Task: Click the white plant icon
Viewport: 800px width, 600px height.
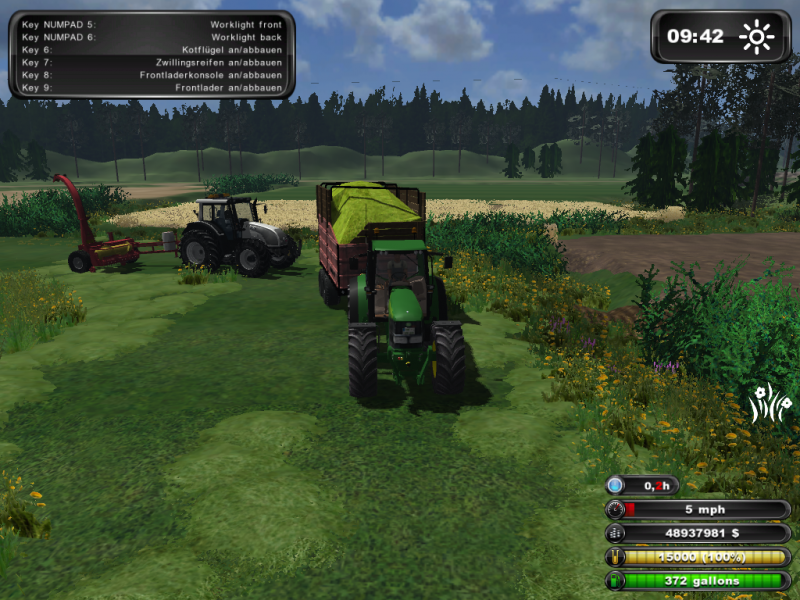Action: [x=765, y=402]
